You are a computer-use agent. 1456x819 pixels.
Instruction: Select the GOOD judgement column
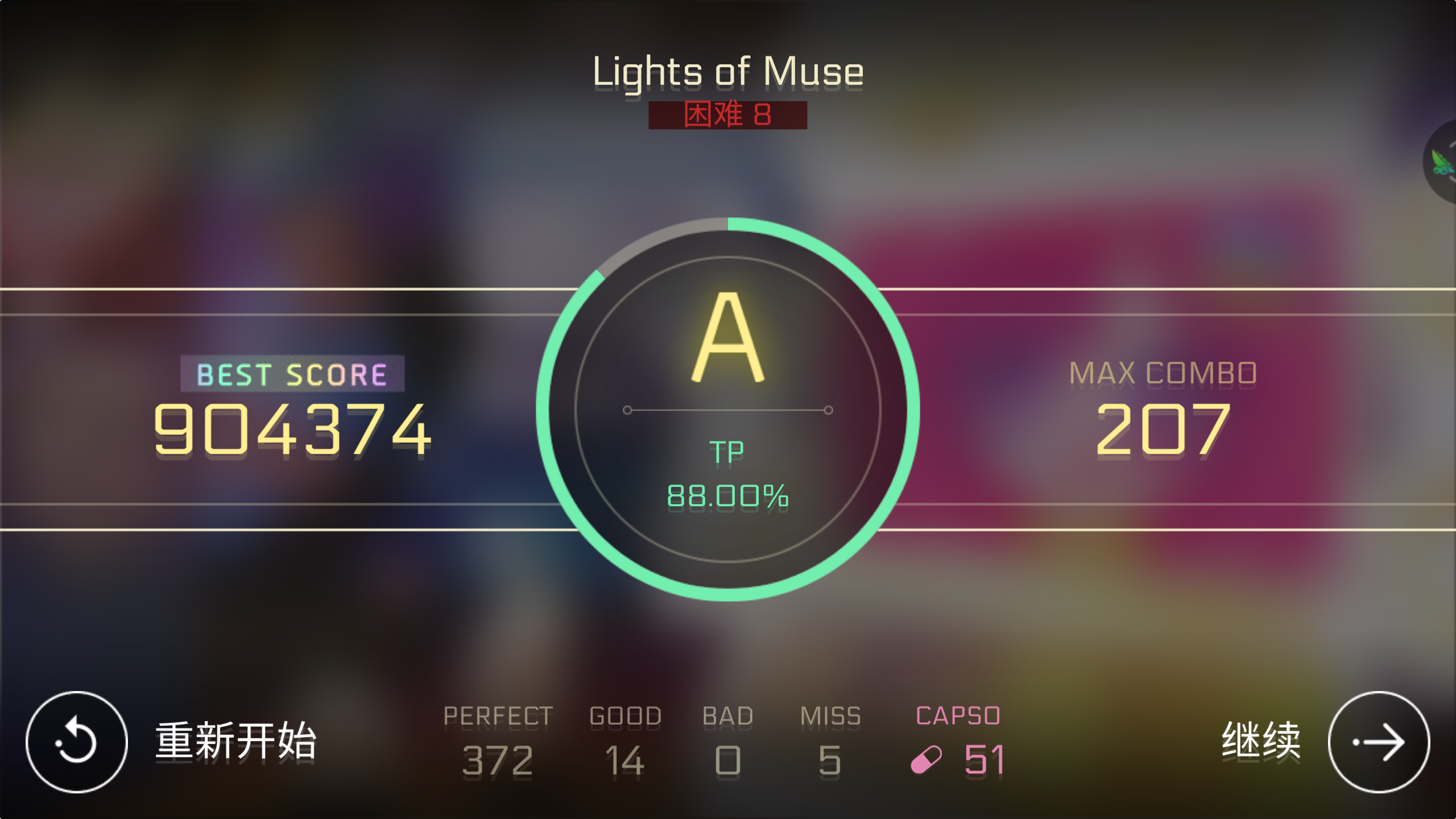pos(626,739)
